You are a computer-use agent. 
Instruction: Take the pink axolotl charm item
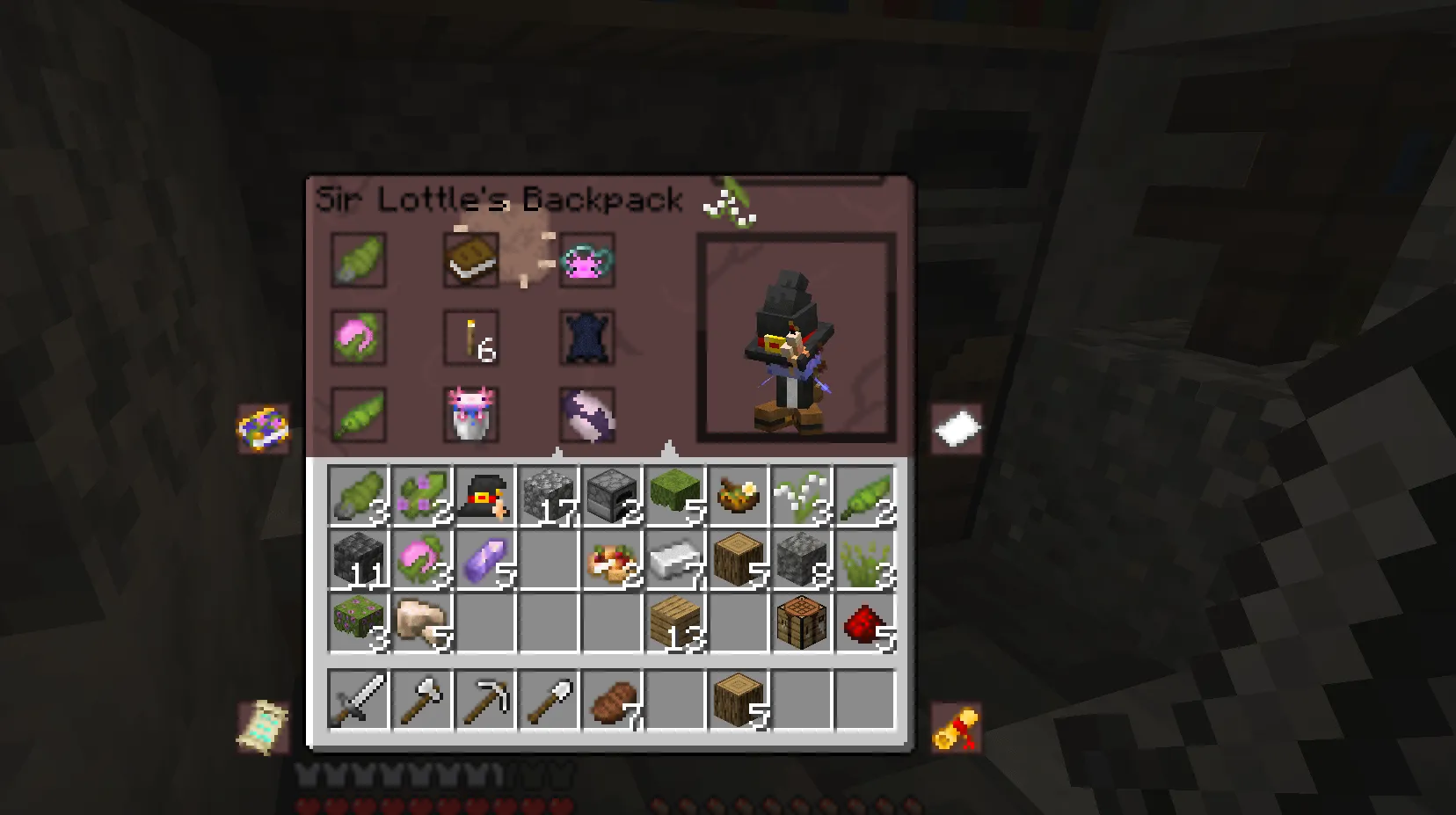[586, 259]
